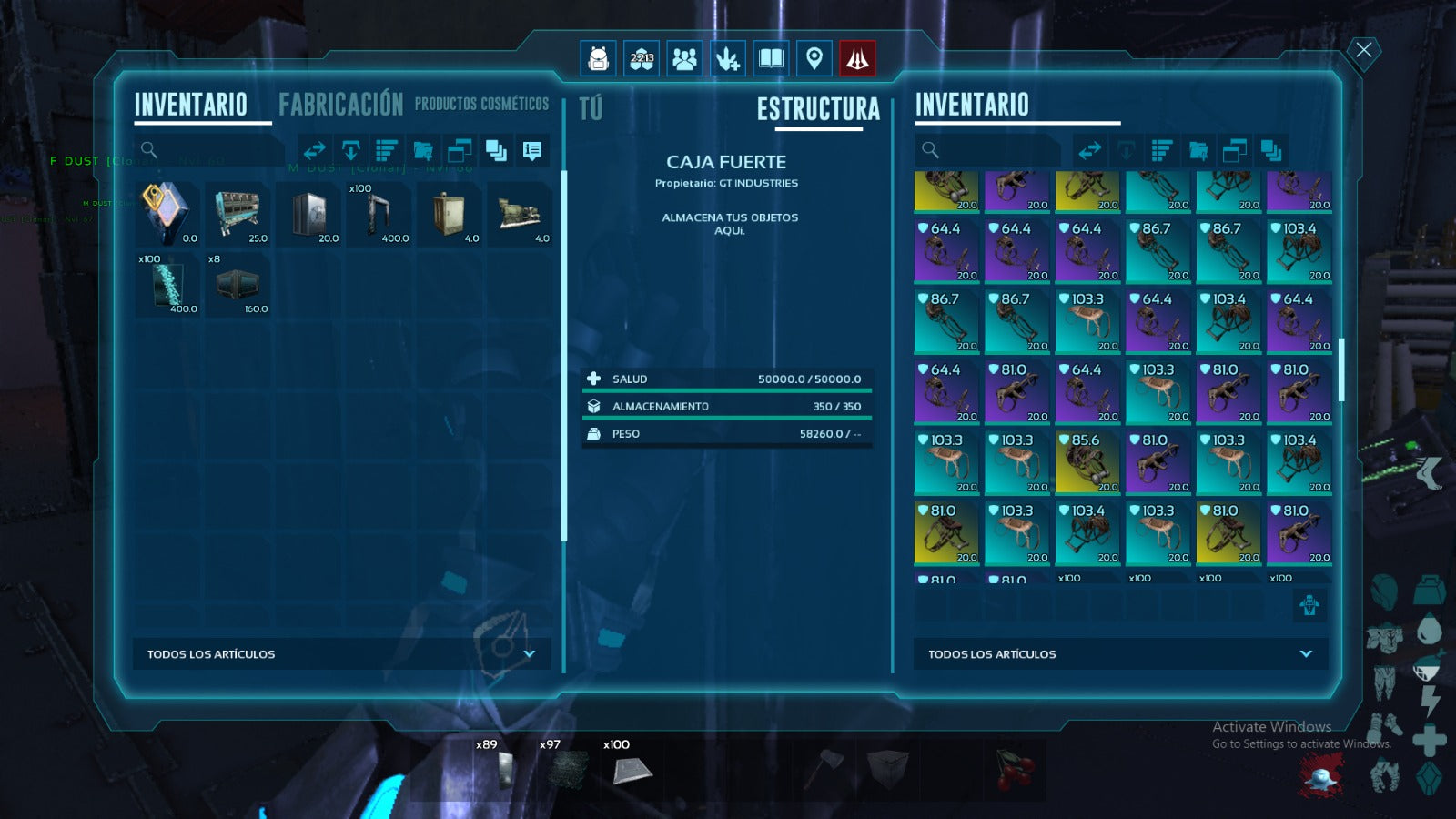Select the x100 metal ramp hotbar slot
This screenshot has width=1456, height=819.
pos(632,769)
